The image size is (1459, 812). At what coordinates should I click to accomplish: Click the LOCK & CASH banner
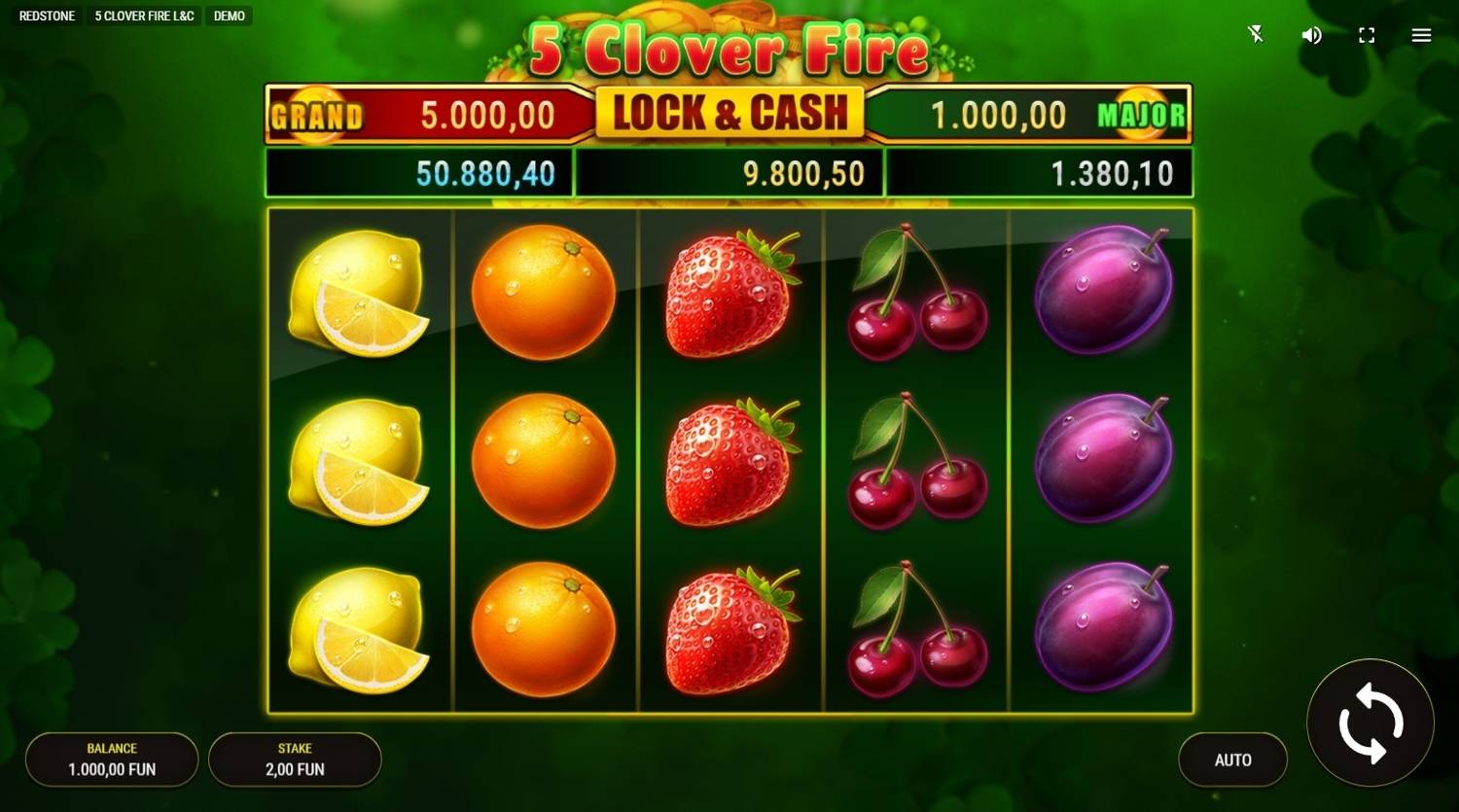[x=729, y=112]
